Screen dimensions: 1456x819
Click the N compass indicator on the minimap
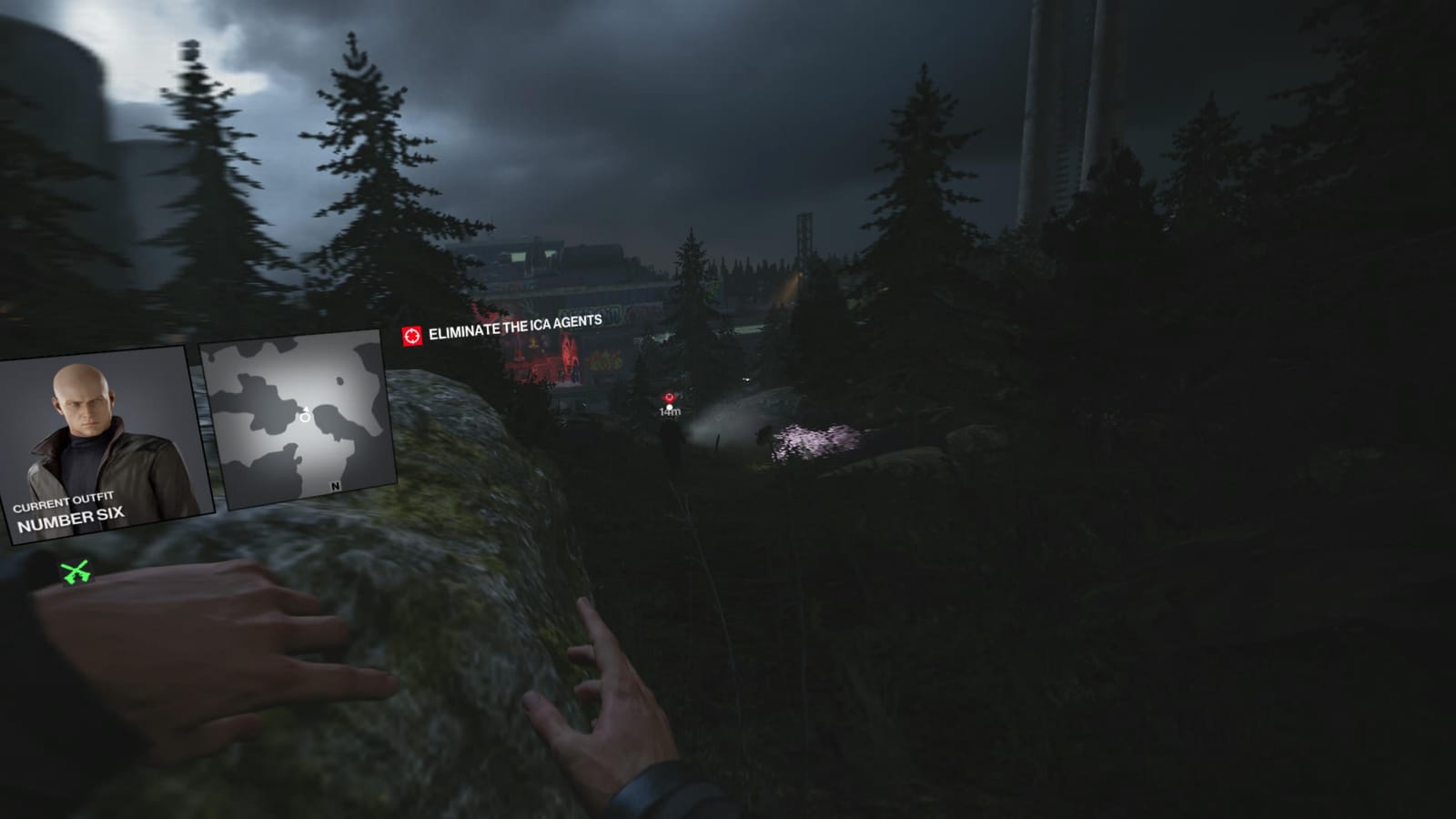click(335, 485)
